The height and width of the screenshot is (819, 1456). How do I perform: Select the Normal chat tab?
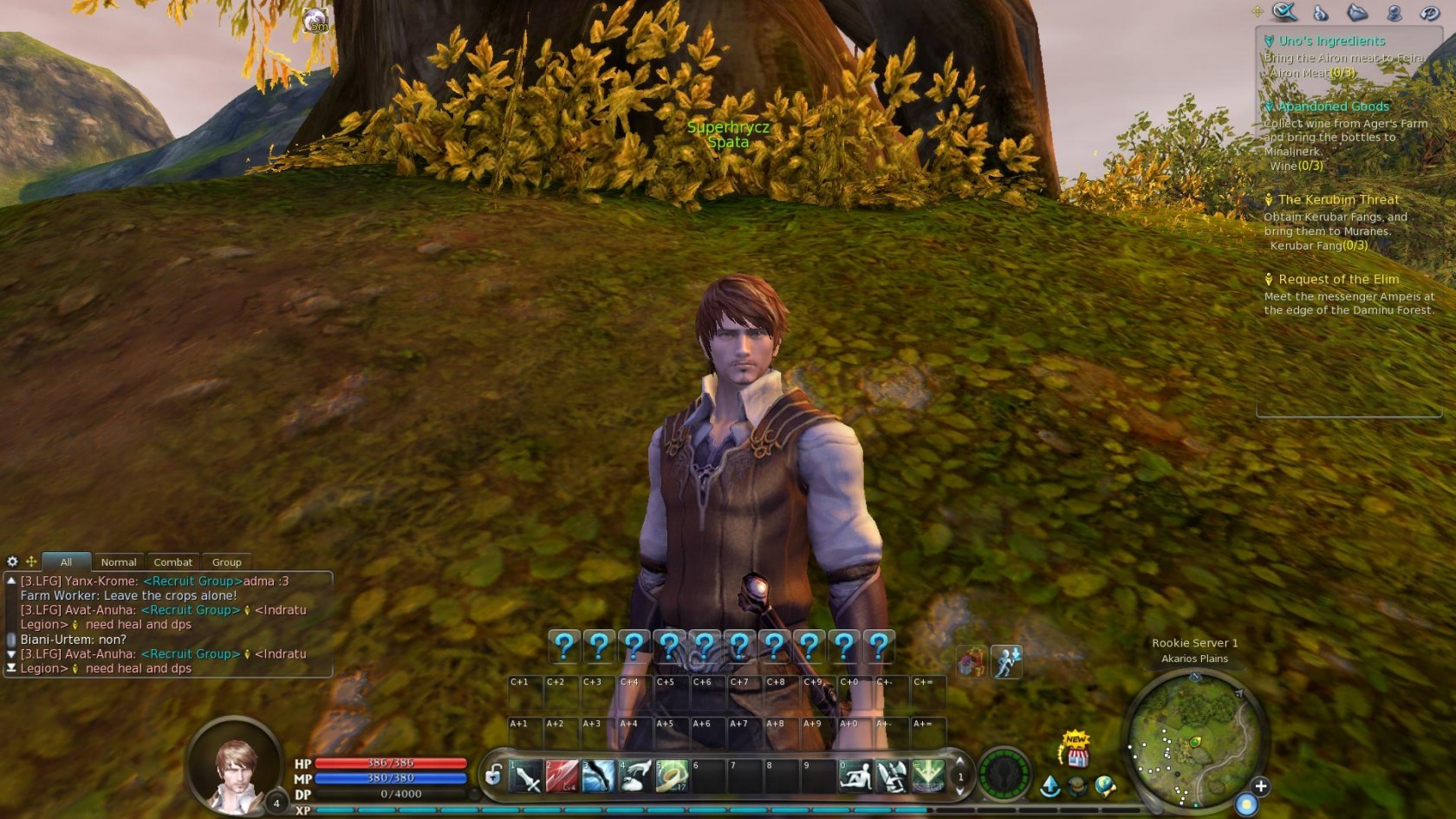[119, 562]
